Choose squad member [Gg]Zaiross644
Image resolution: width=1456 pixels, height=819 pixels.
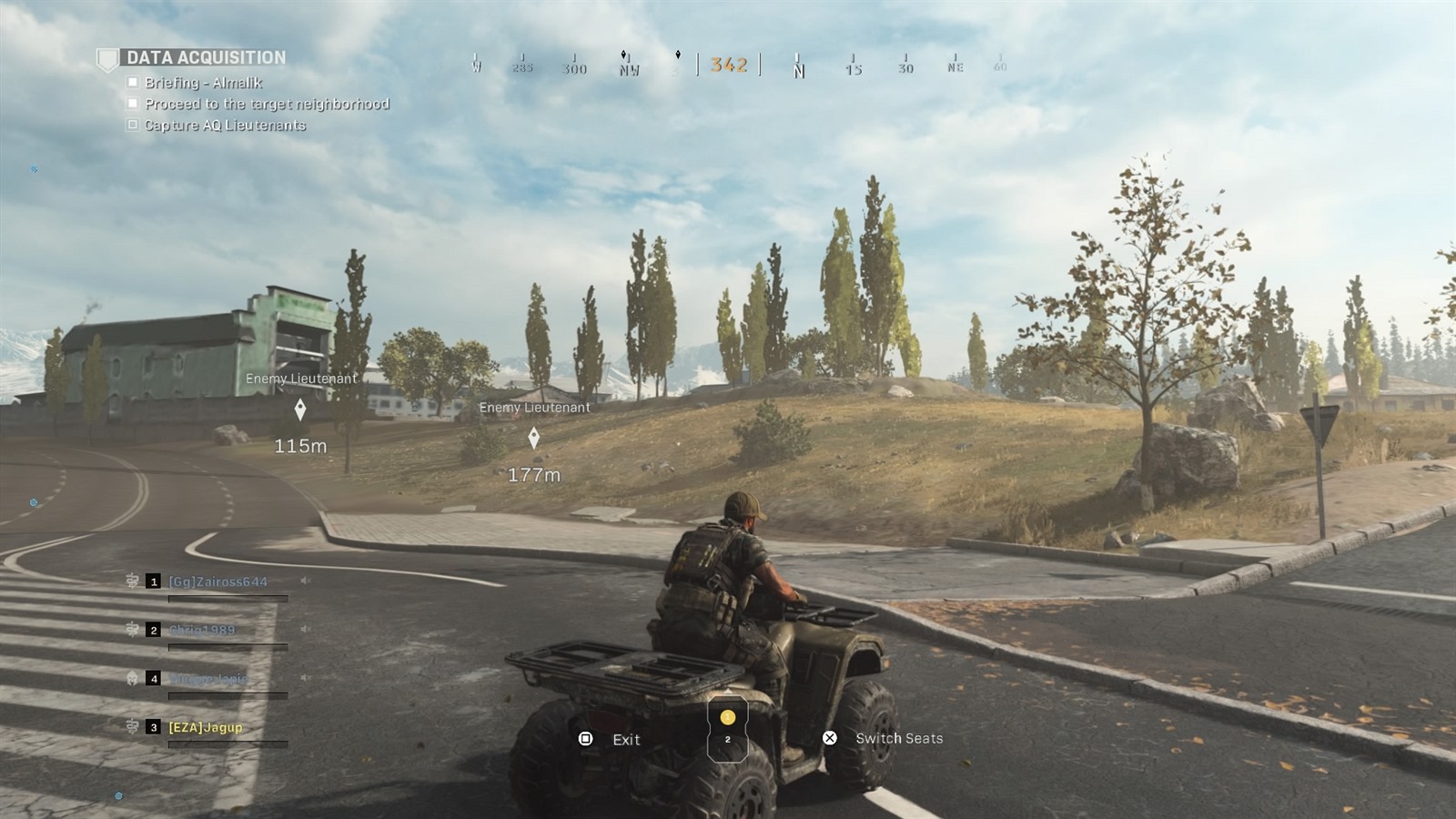click(x=217, y=581)
